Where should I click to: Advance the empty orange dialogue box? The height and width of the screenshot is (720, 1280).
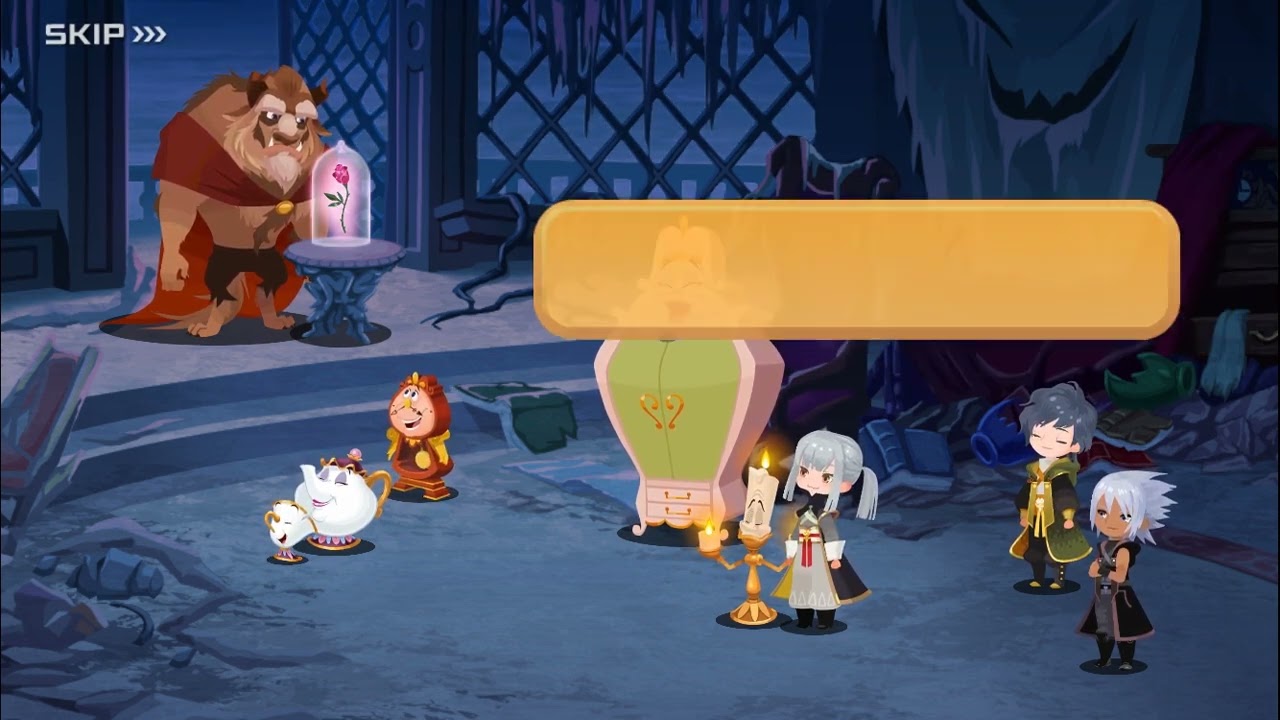856,269
